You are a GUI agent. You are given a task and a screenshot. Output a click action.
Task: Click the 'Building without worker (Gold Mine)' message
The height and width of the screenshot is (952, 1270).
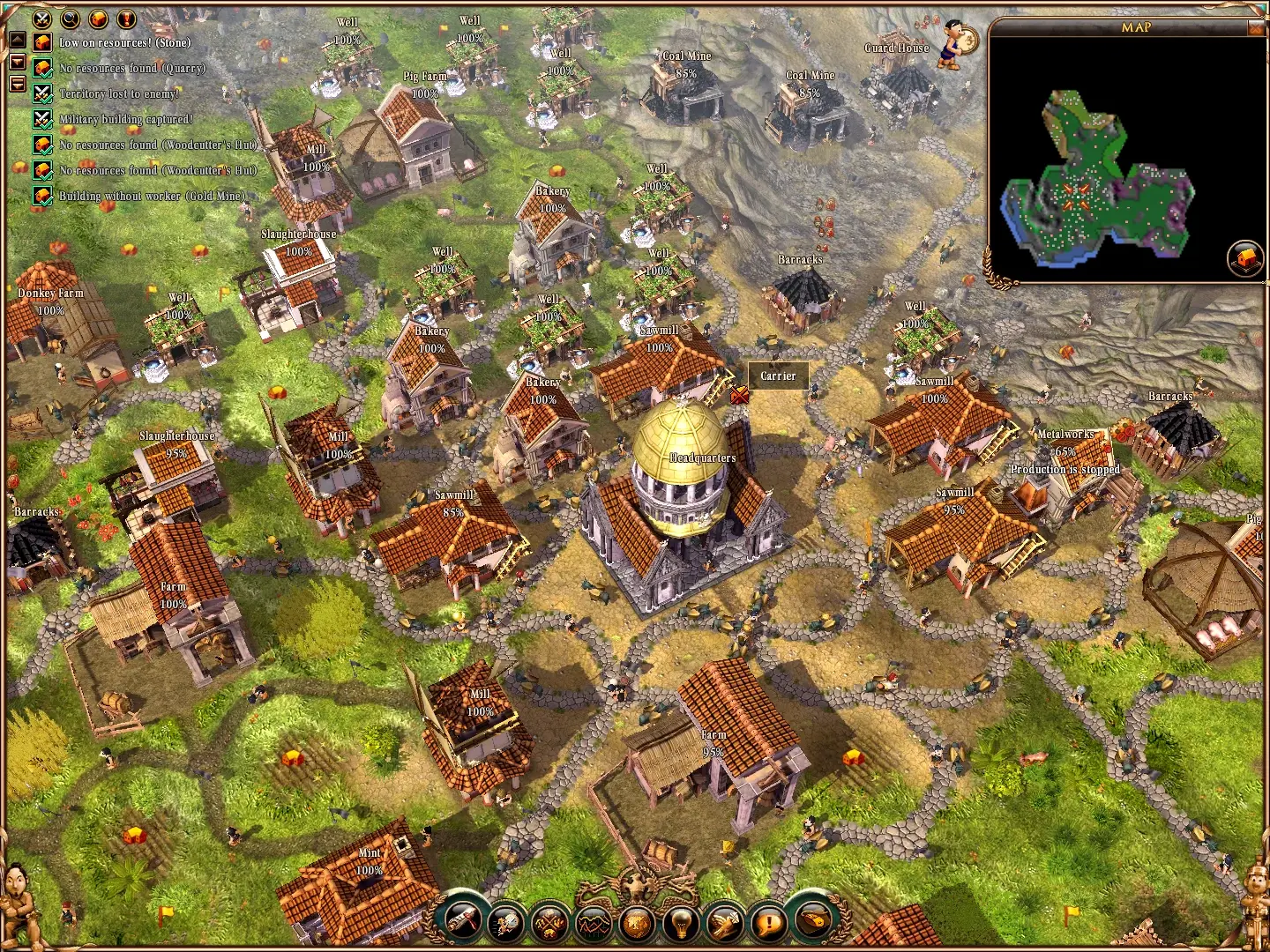(x=152, y=196)
